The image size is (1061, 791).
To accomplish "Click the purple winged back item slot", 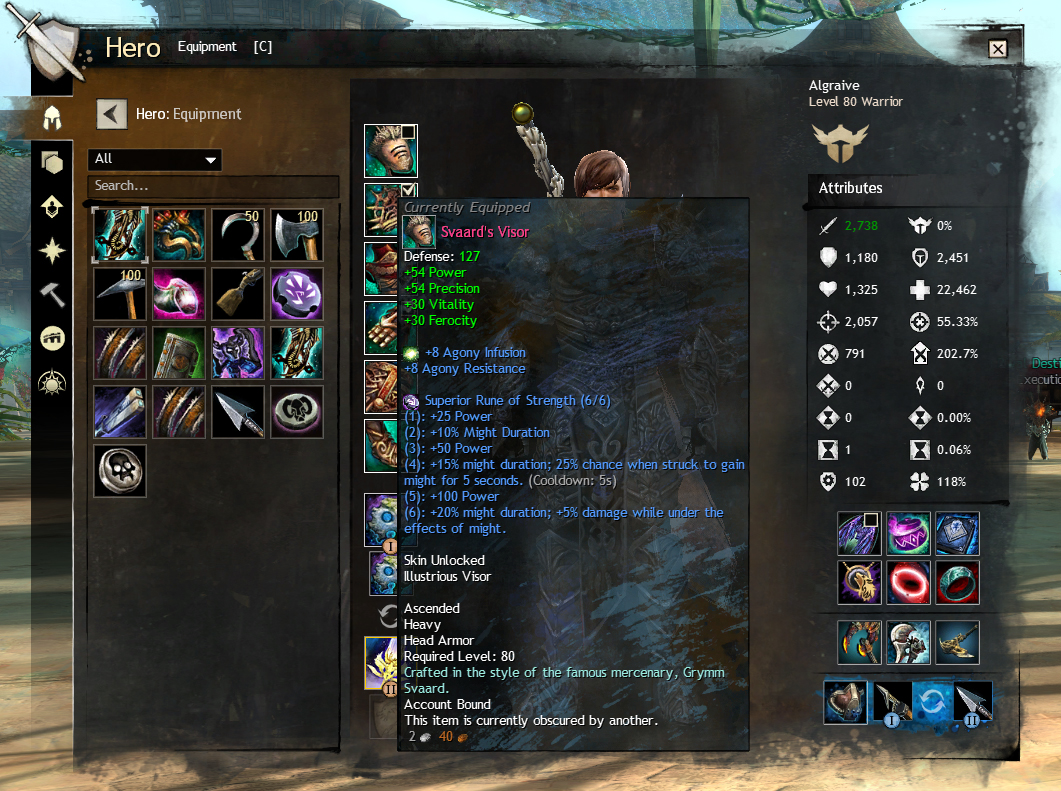I will [859, 534].
